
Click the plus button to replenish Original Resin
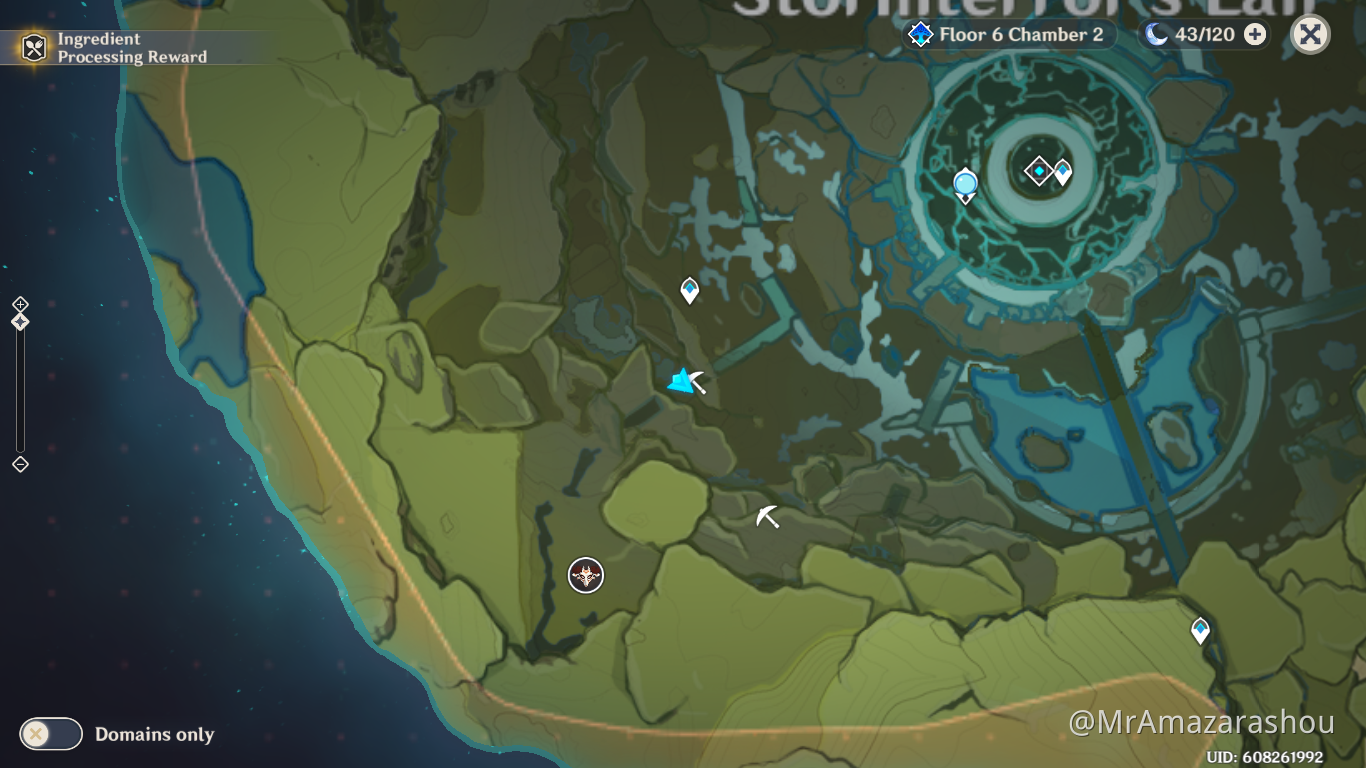(1253, 33)
